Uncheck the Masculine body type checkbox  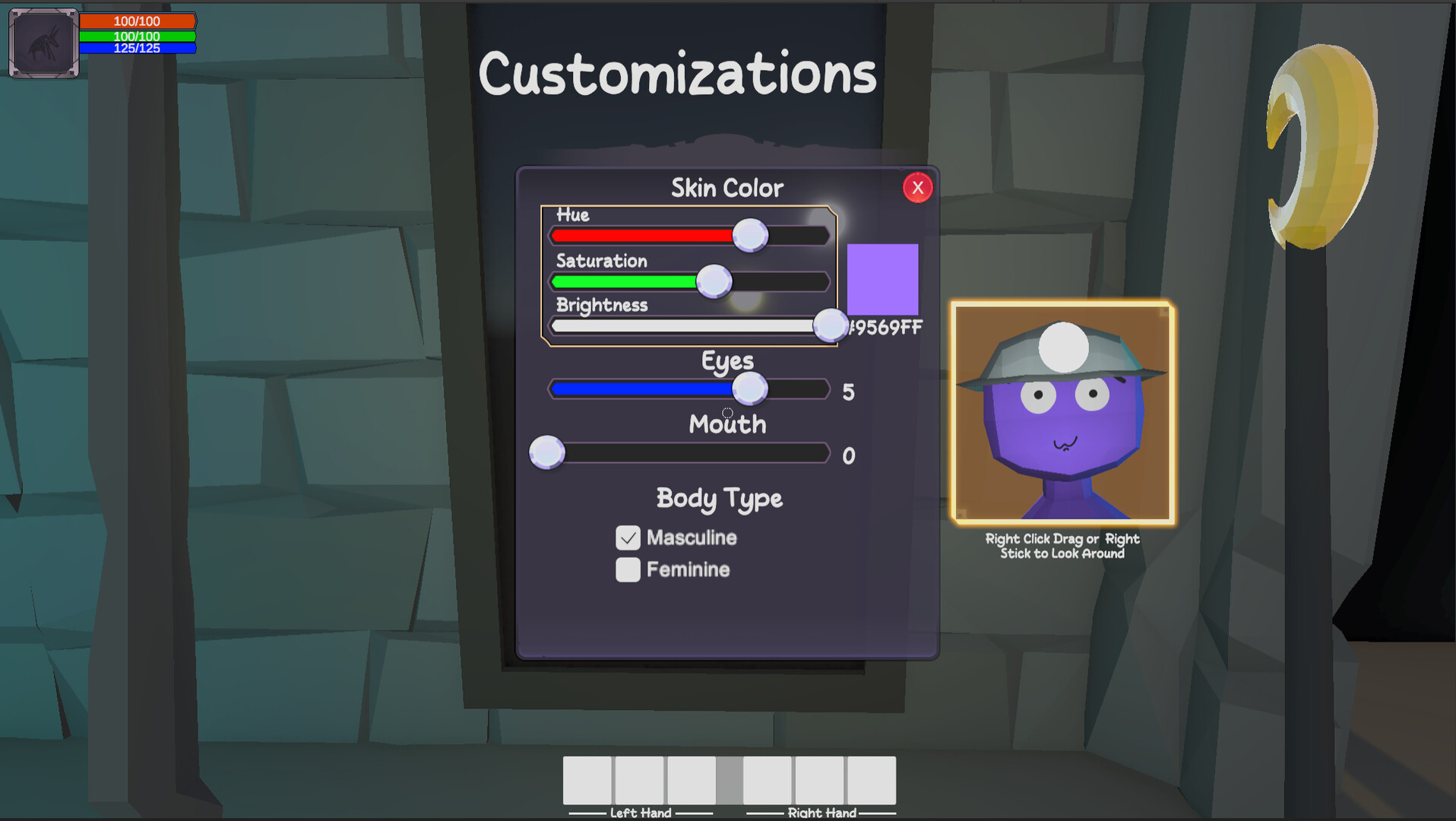(627, 537)
